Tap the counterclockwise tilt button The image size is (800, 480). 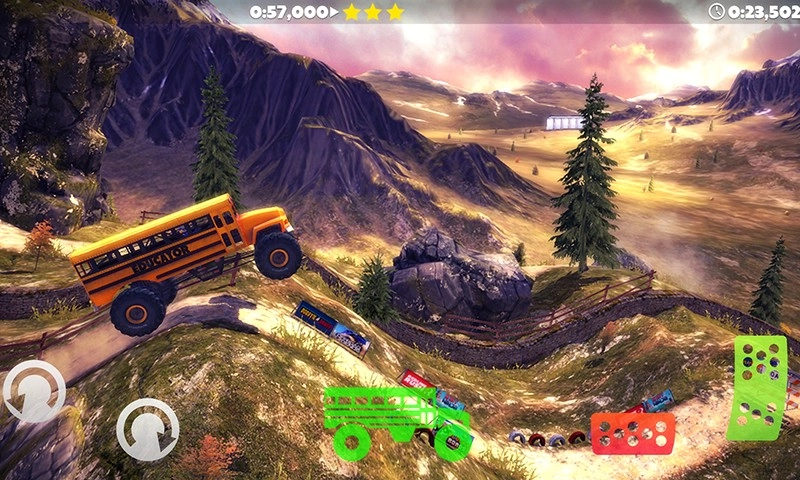34,391
